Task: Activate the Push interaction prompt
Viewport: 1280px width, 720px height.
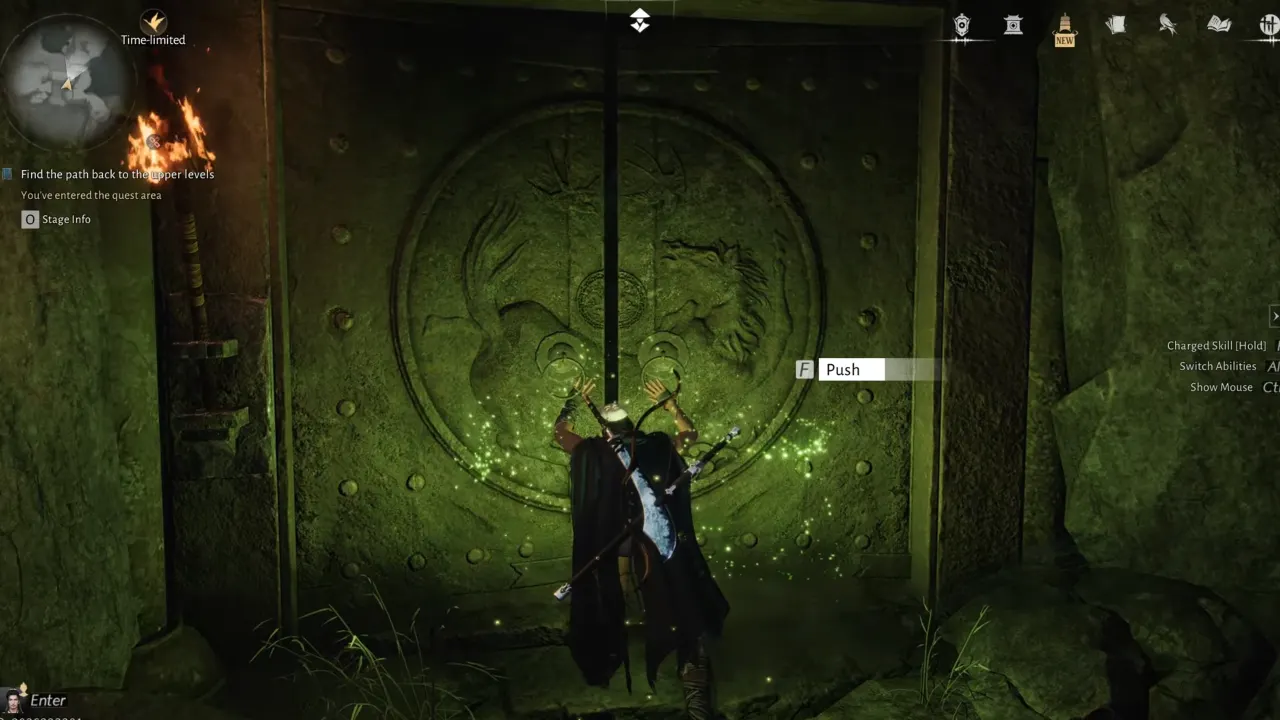Action: pyautogui.click(x=843, y=369)
